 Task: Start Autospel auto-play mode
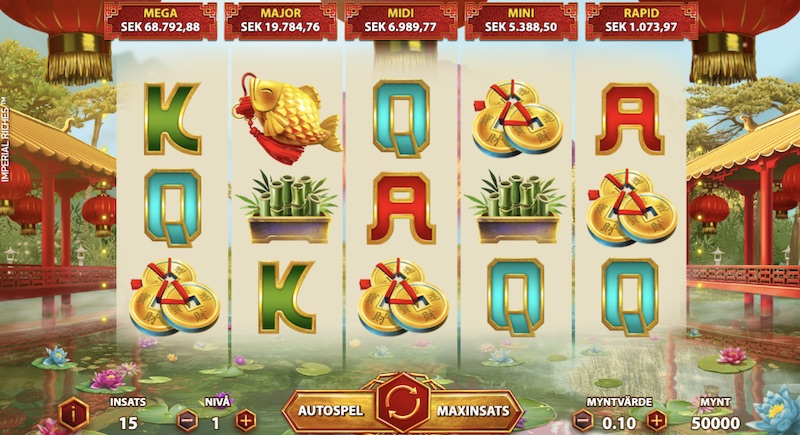328,410
